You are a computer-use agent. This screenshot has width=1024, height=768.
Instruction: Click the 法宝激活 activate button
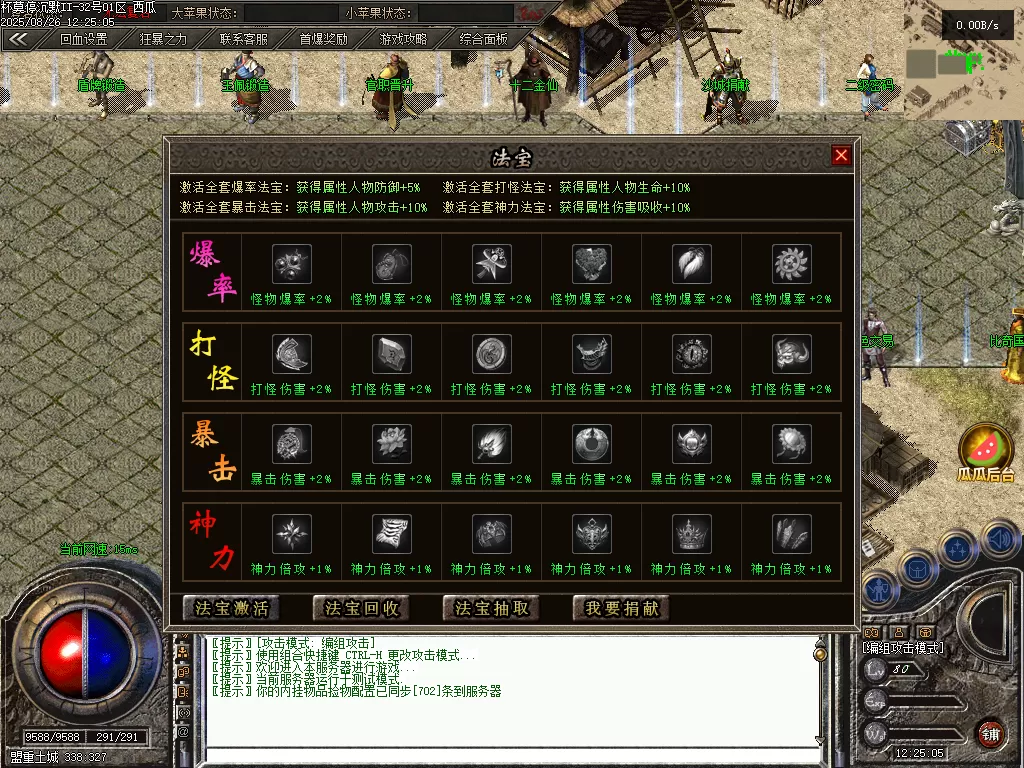pos(232,608)
